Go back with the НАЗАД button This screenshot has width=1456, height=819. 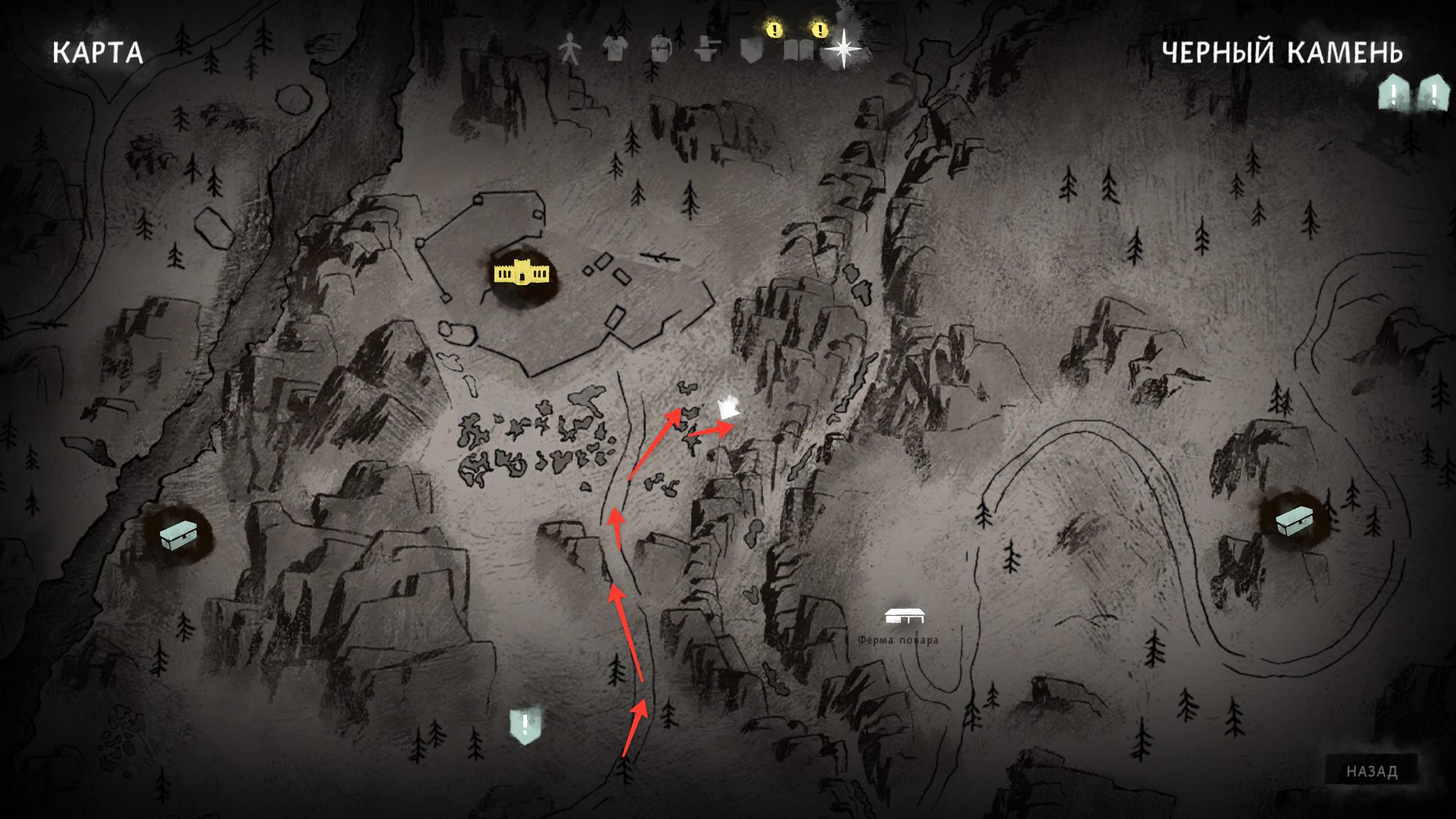click(1371, 771)
